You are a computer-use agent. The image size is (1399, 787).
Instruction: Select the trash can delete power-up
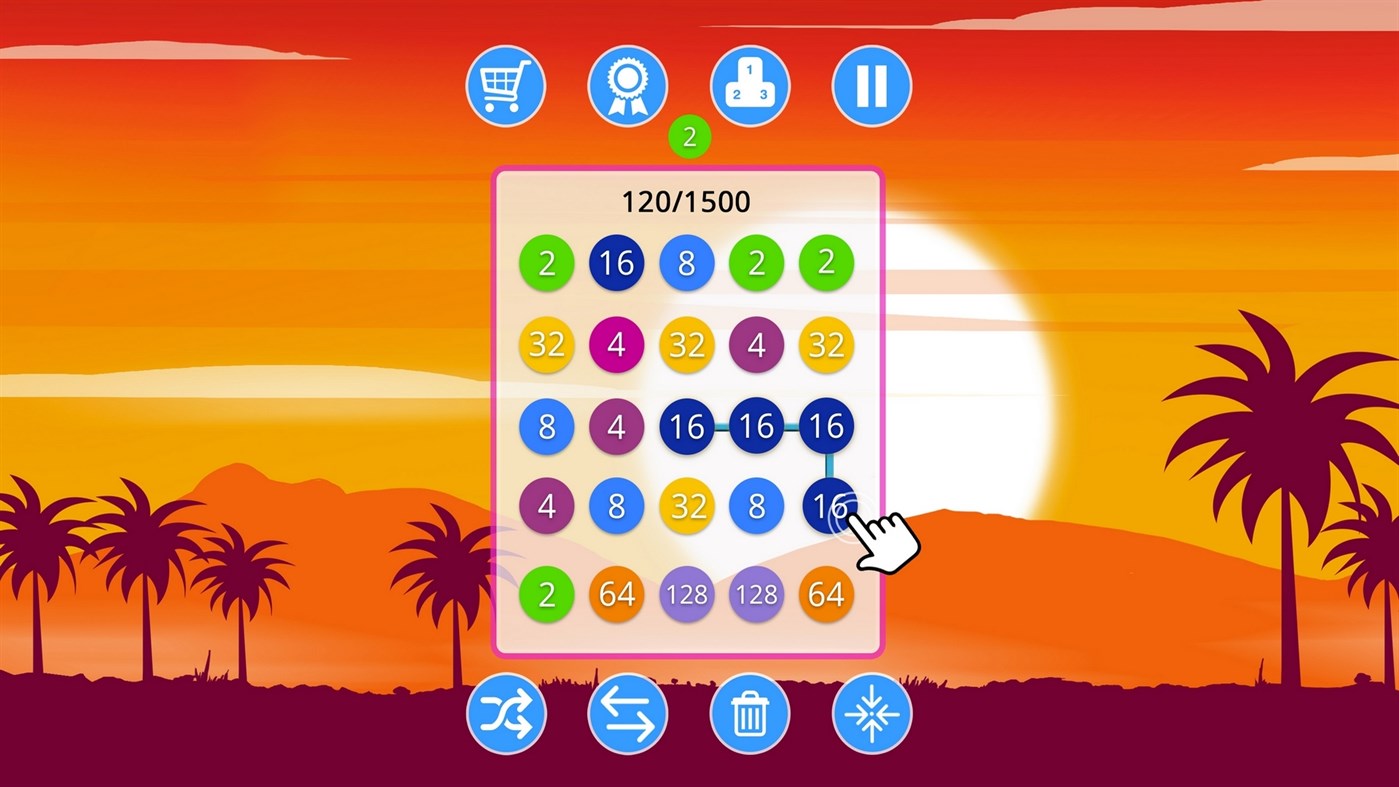click(x=749, y=712)
